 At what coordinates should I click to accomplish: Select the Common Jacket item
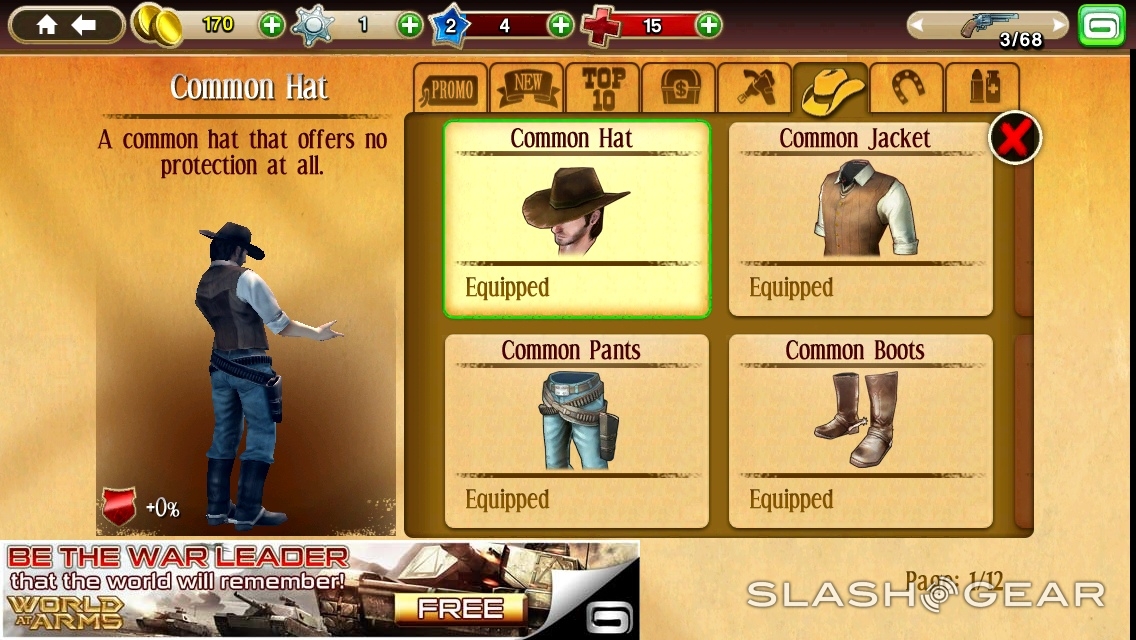coord(860,218)
